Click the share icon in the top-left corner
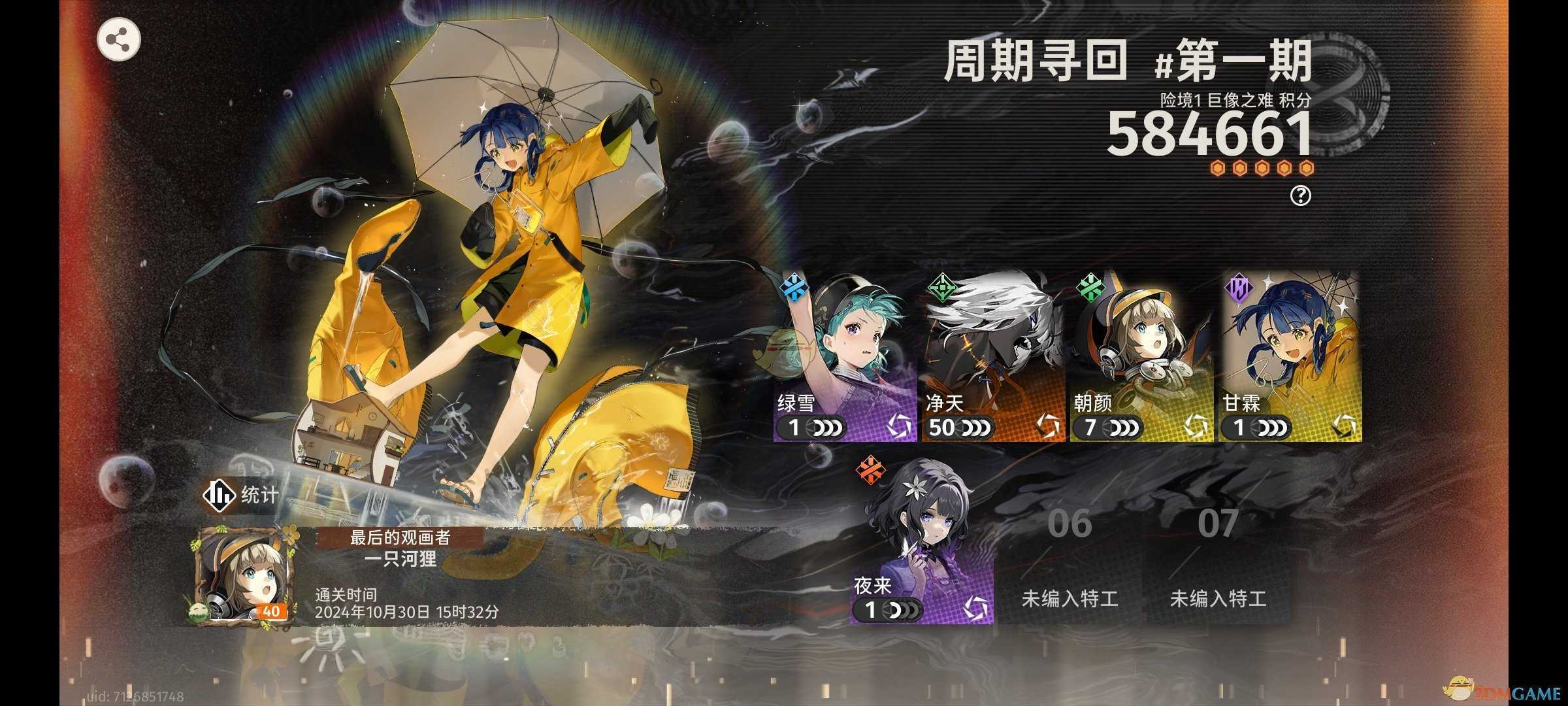The width and height of the screenshot is (1568, 706). click(120, 39)
